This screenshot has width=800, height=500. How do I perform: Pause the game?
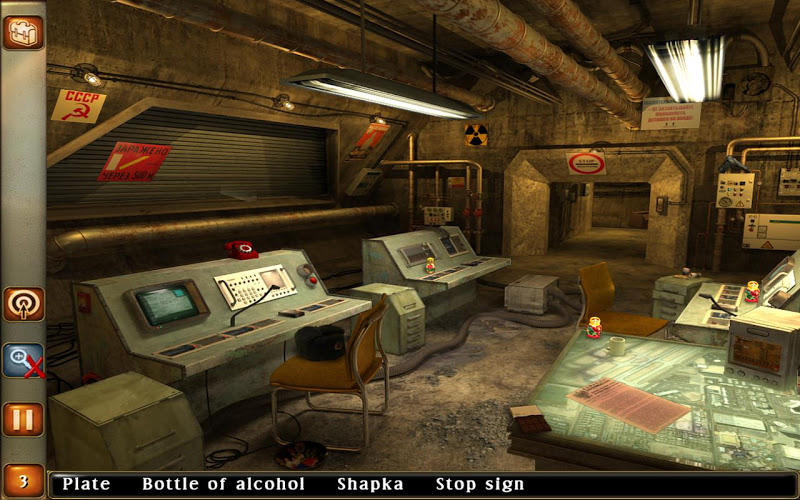[22, 419]
